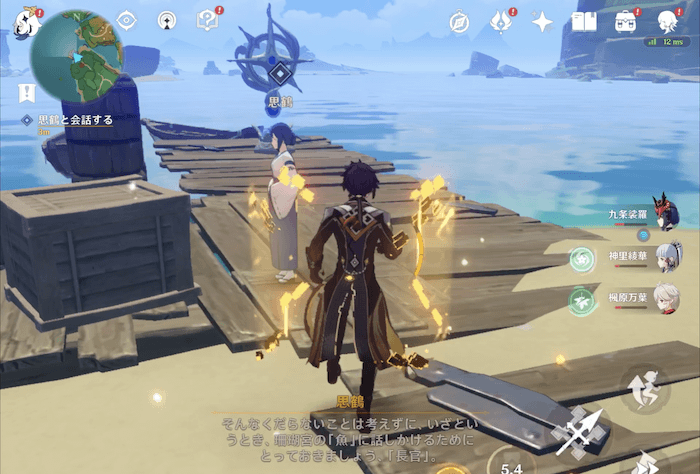Open the events icon with red alert
This screenshot has width=700, height=474.
tap(501, 21)
